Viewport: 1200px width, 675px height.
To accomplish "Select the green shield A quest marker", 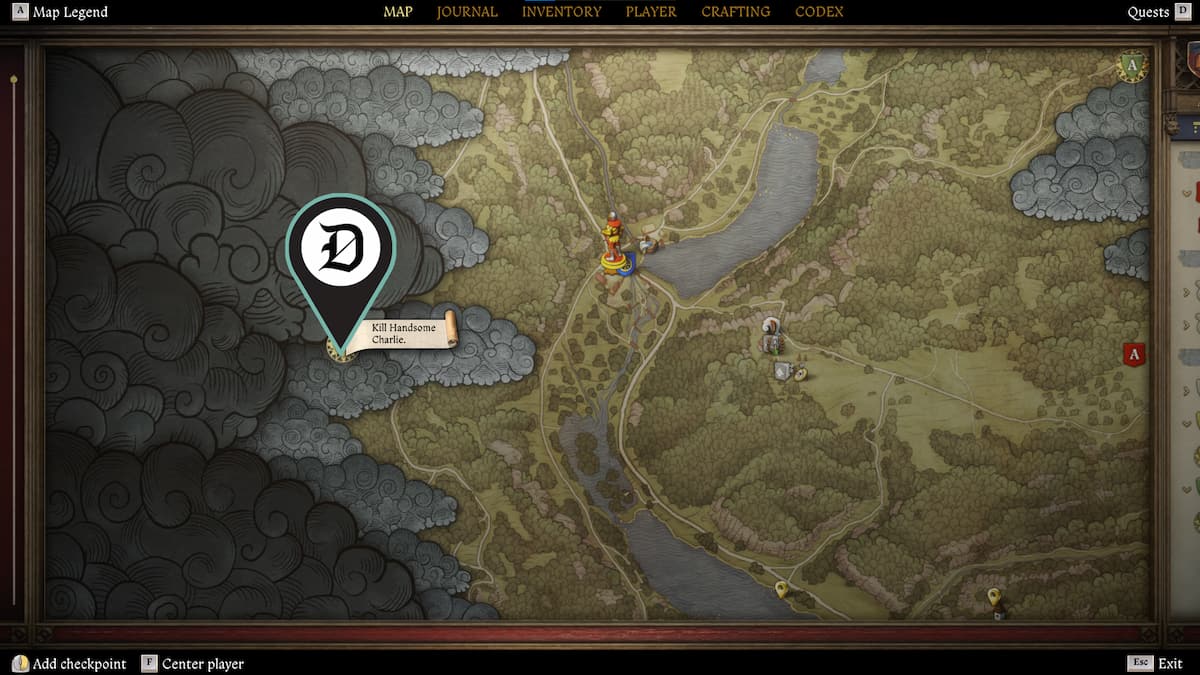I will [x=1132, y=67].
